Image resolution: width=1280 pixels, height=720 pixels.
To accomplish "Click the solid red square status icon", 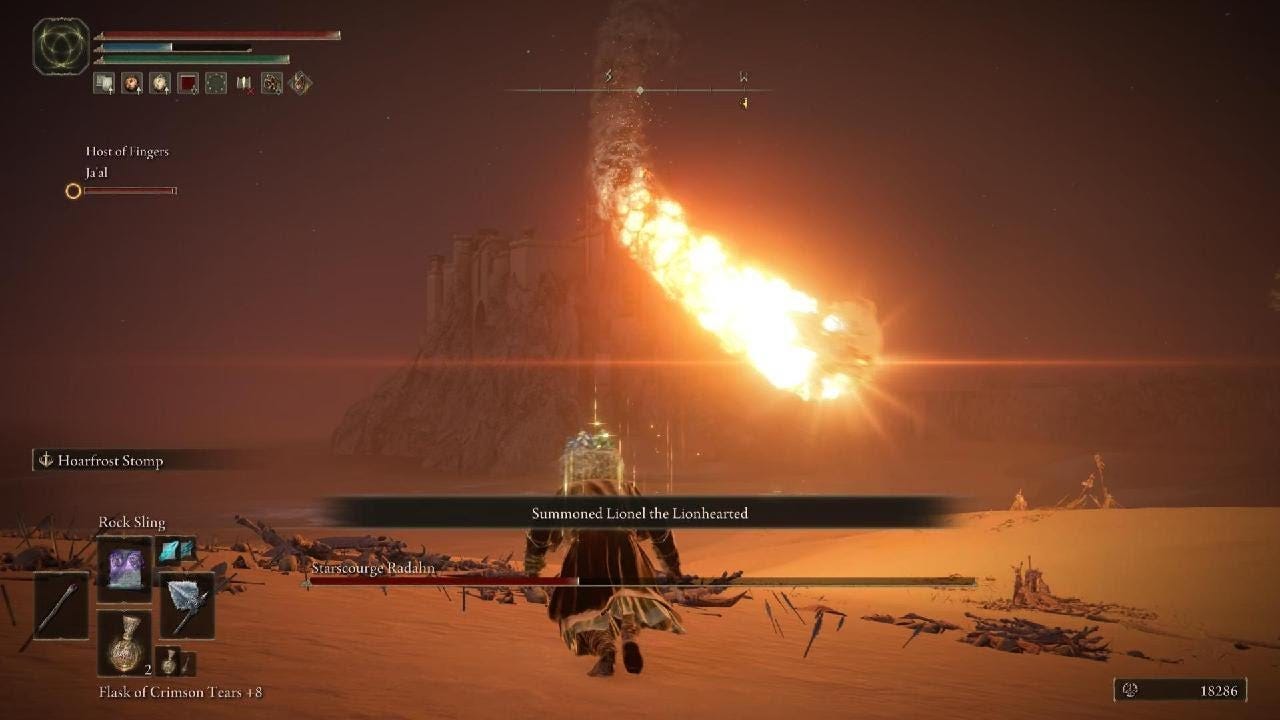I will point(188,84).
